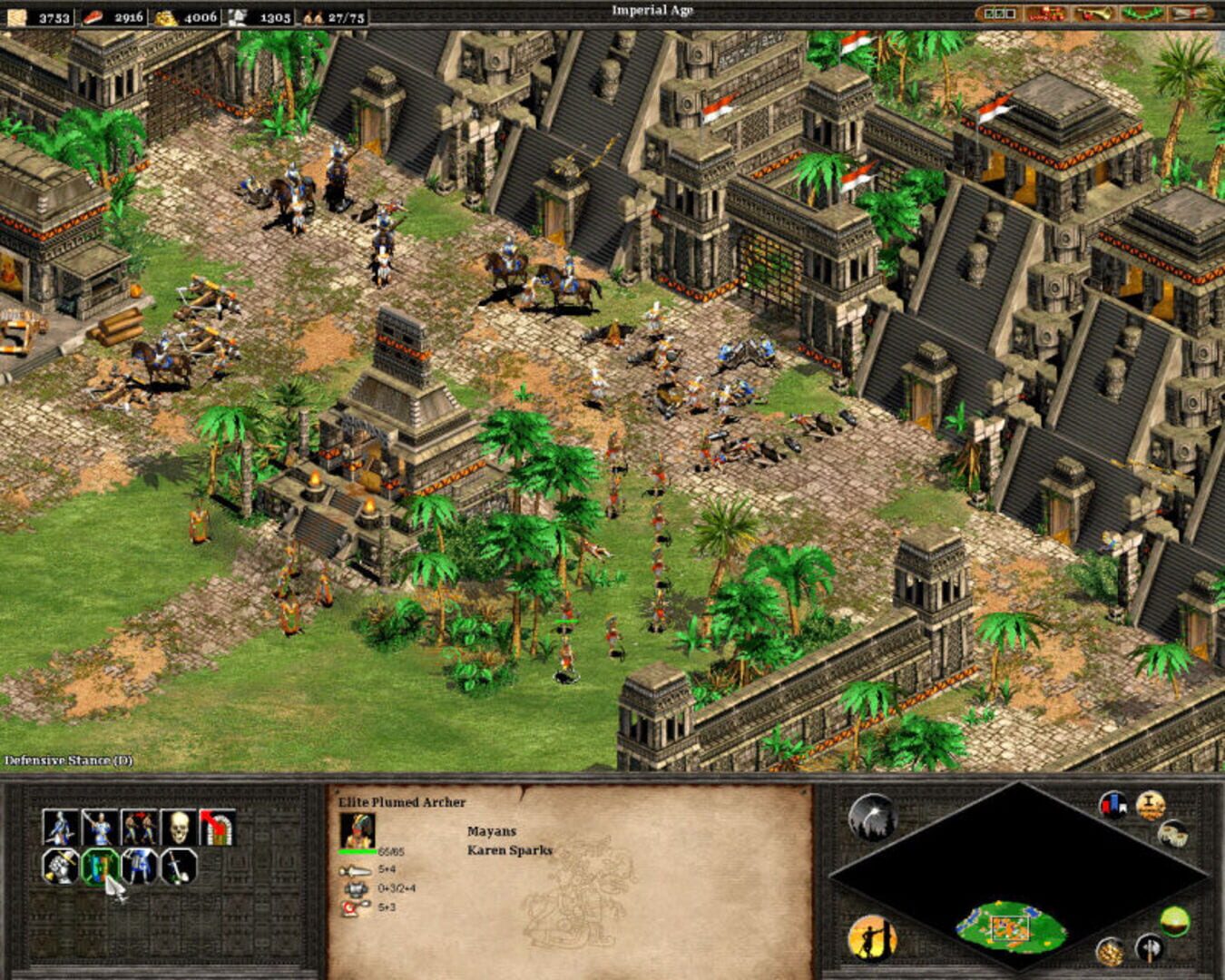Check the third unchecked box at top right
Screen dimensions: 1225x980
pyautogui.click(x=1013, y=13)
